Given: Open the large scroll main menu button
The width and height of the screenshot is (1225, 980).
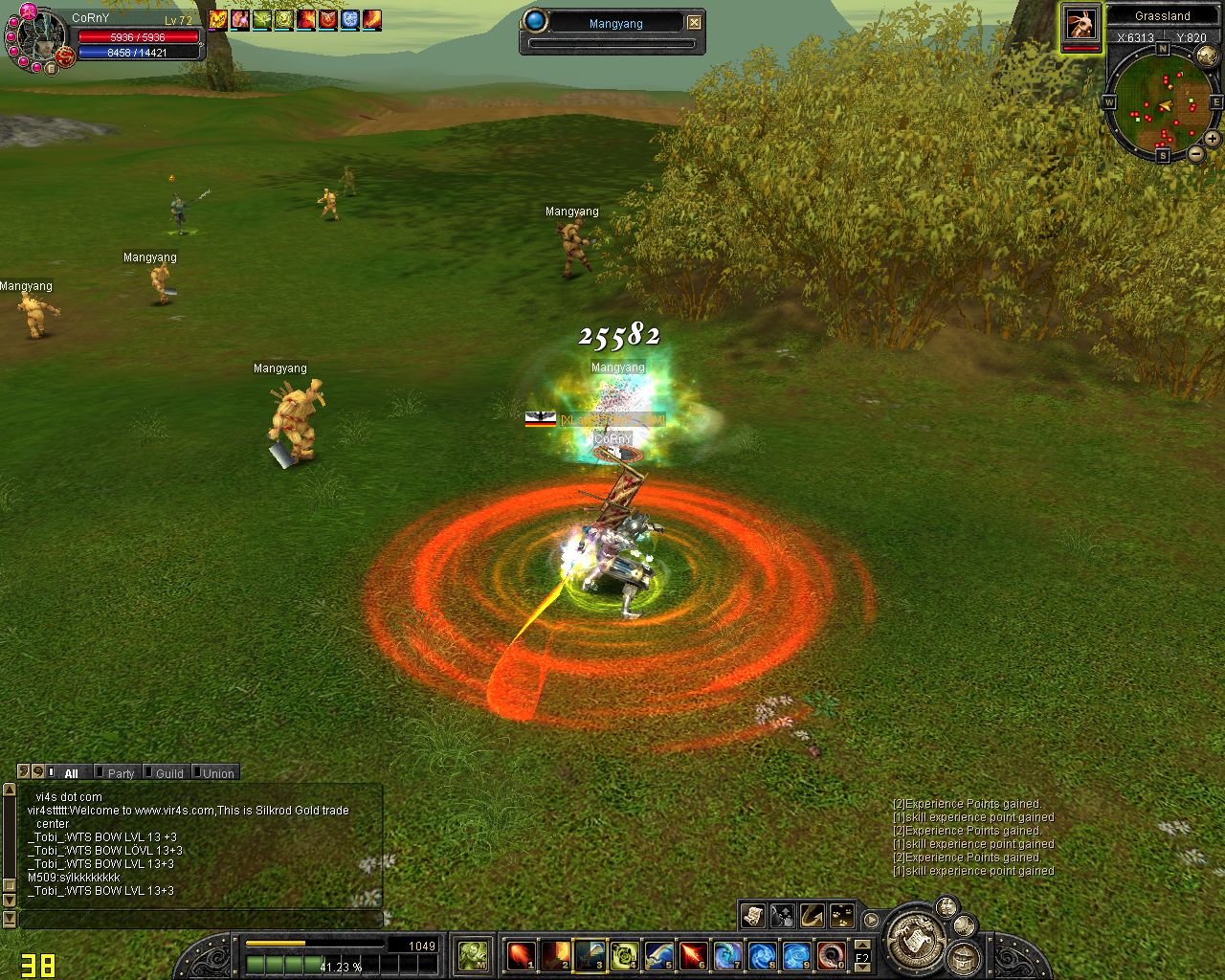Looking at the screenshot, I should (x=913, y=940).
